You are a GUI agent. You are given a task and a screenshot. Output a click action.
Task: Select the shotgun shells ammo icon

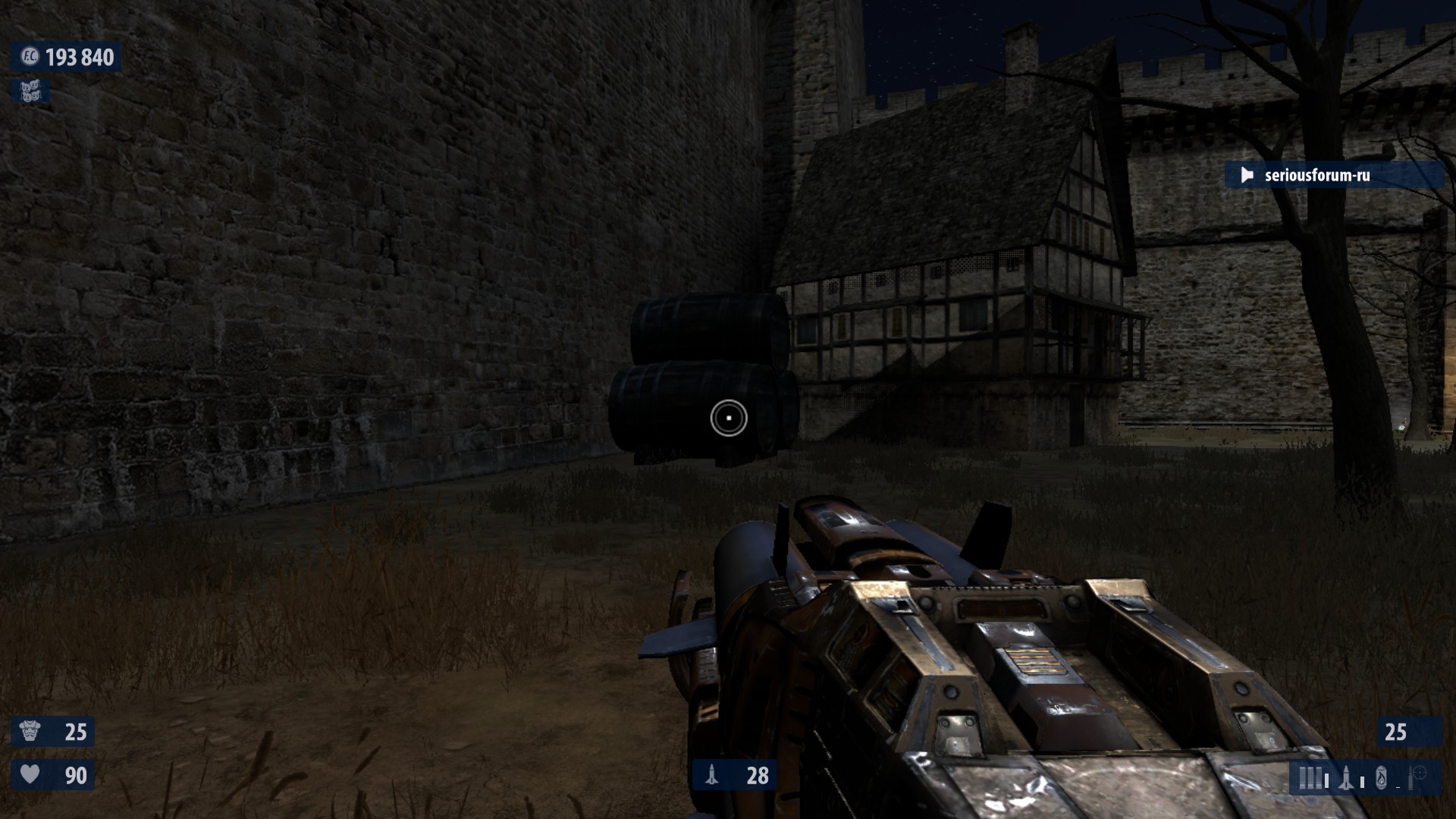[1311, 778]
